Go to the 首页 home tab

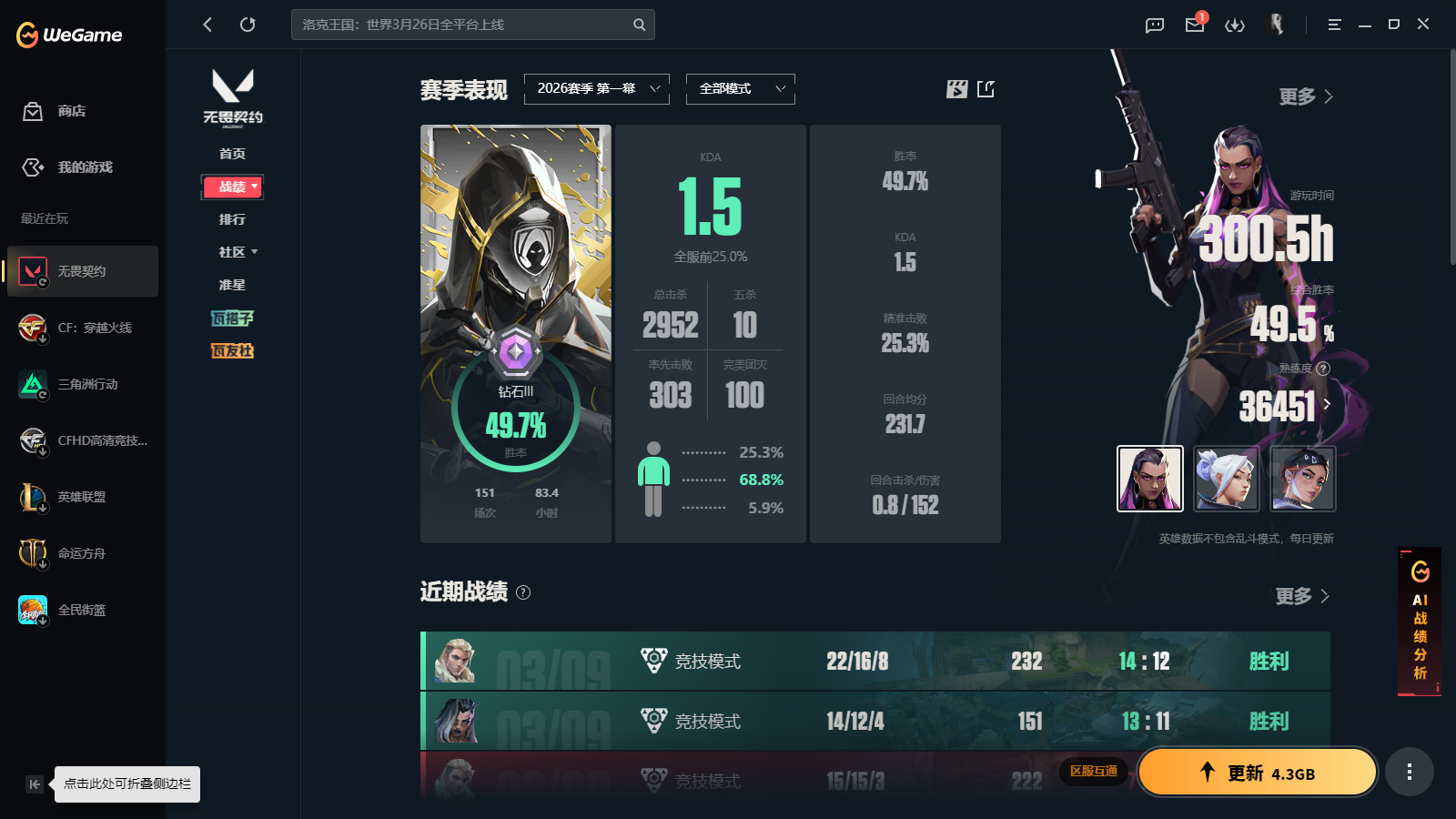tap(232, 153)
